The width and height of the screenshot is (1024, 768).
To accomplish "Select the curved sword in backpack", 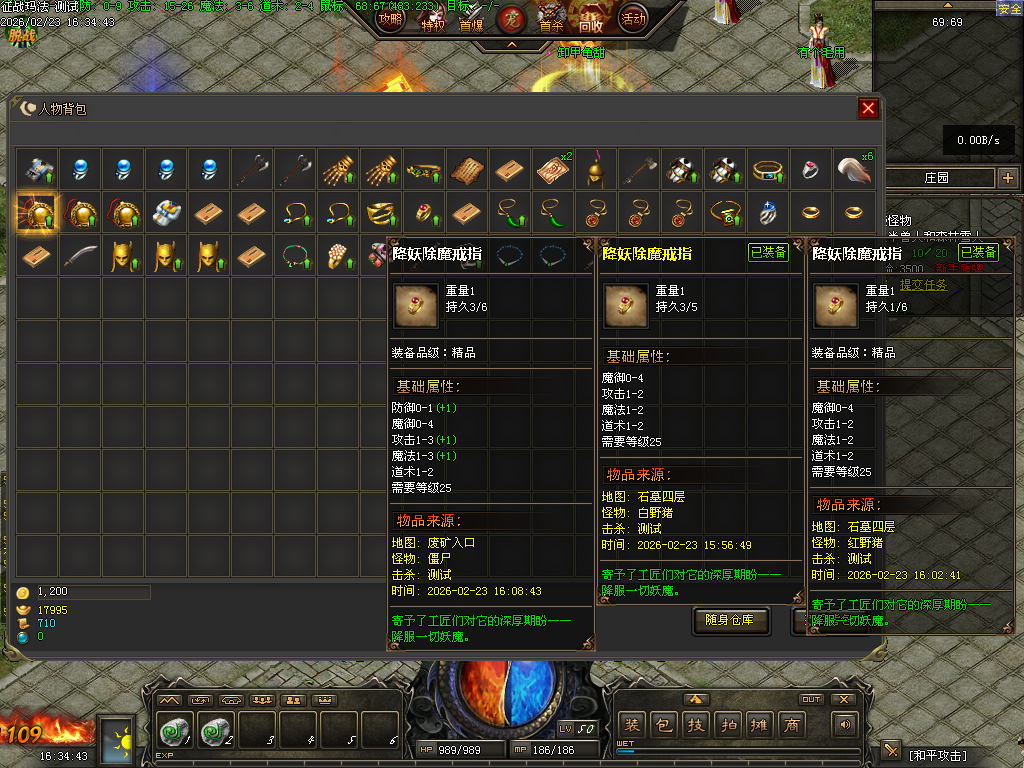I will (x=80, y=255).
